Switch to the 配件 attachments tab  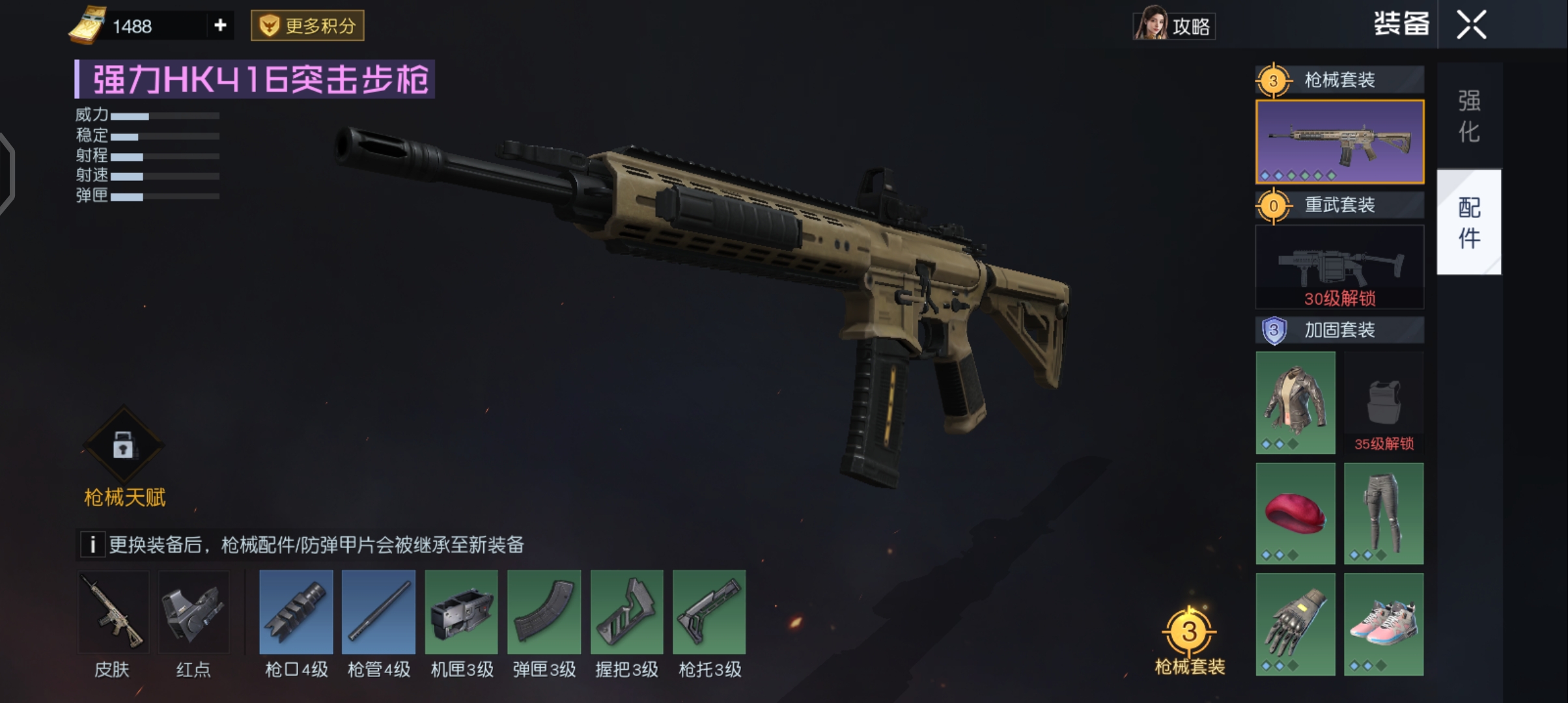pos(1469,223)
